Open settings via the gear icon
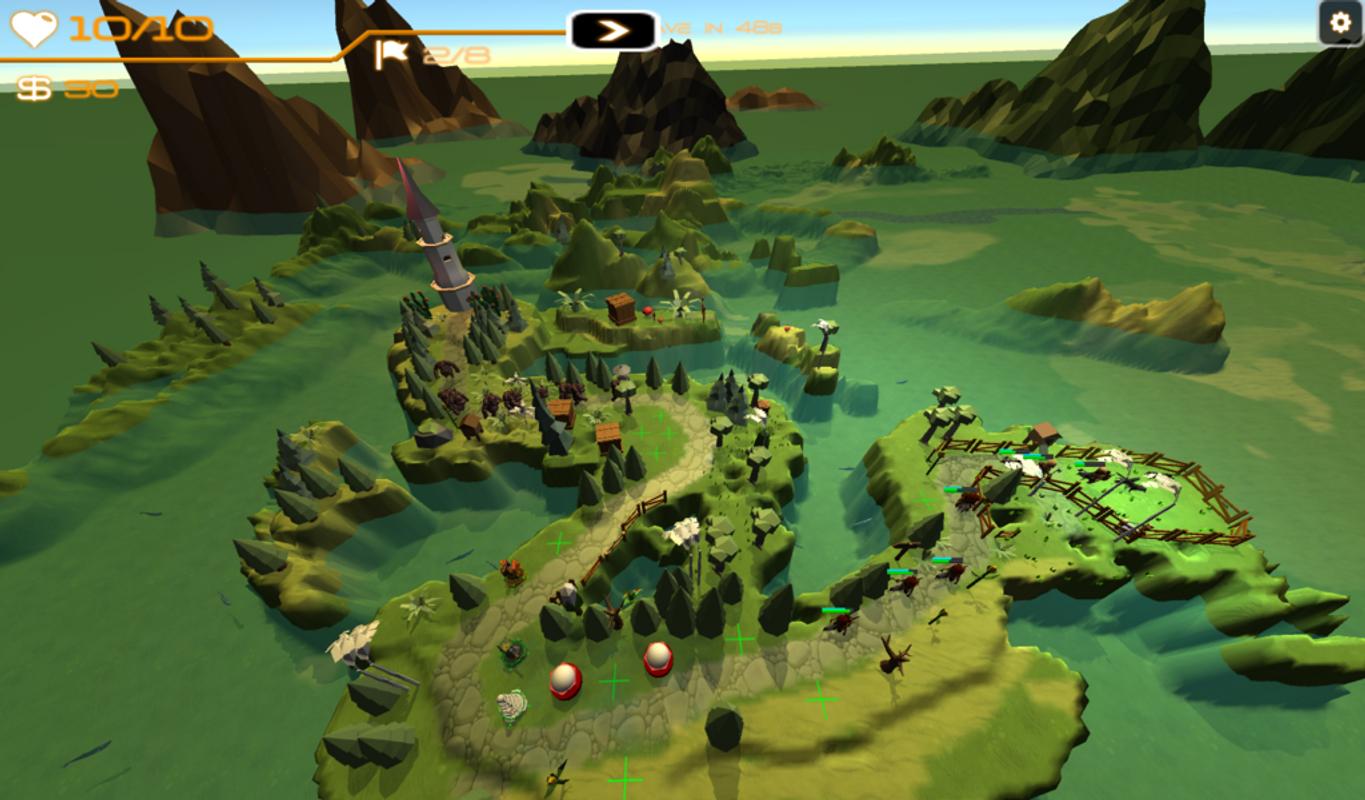1365x800 pixels. point(1340,23)
